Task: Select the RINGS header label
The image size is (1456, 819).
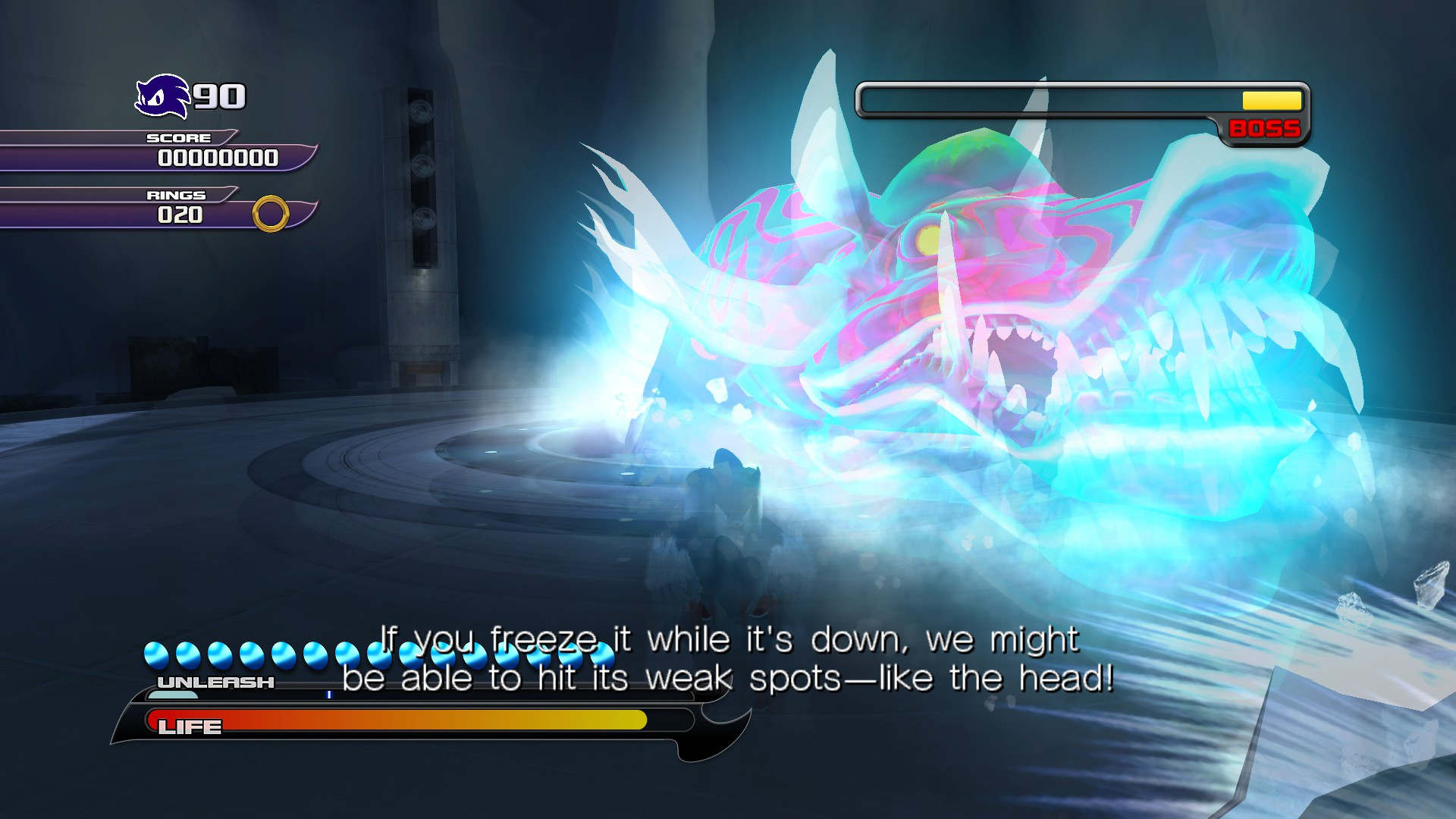Action: click(176, 195)
